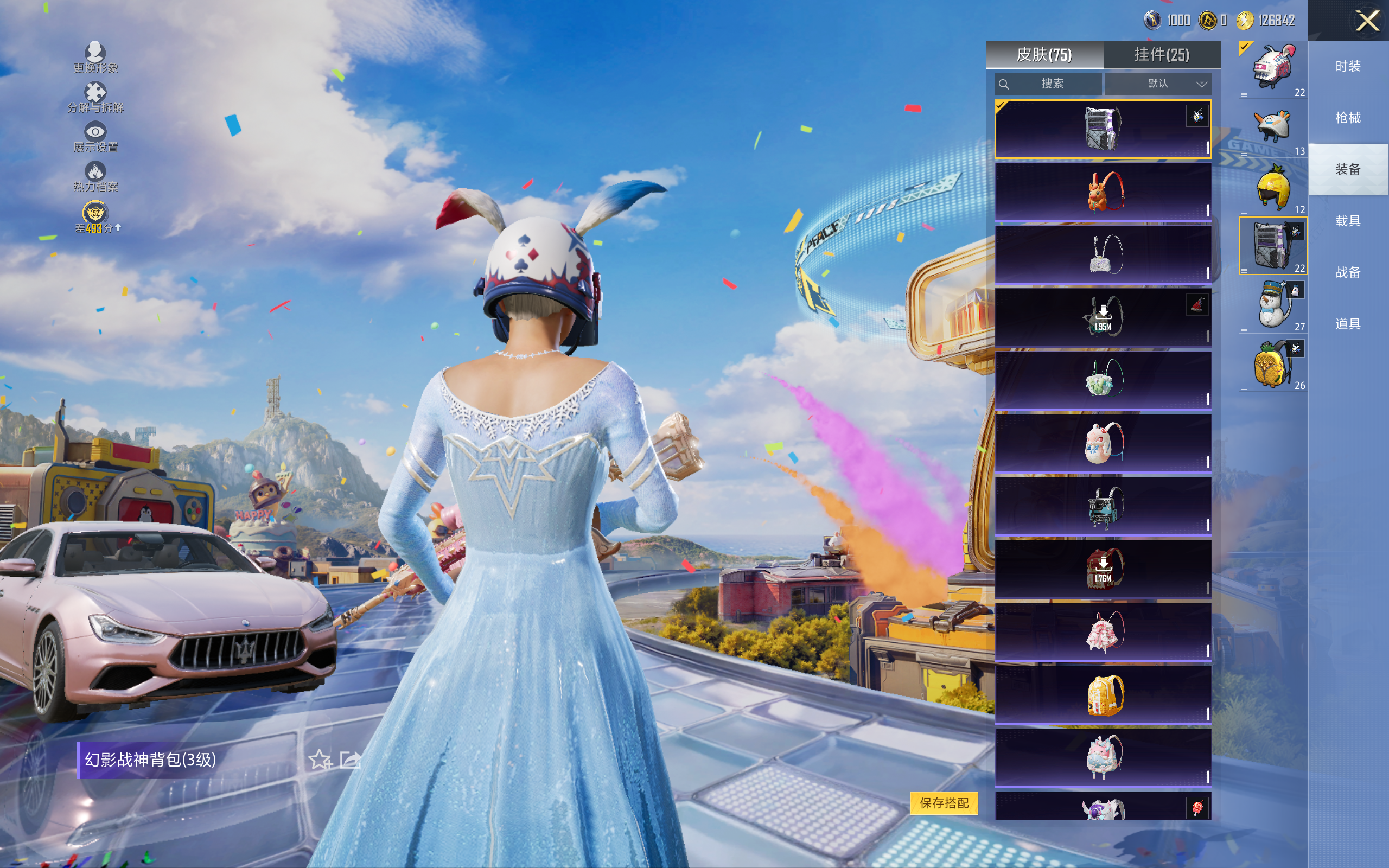Screen dimensions: 1389x868
Task: Choose the 载具 category
Action: click(1348, 221)
